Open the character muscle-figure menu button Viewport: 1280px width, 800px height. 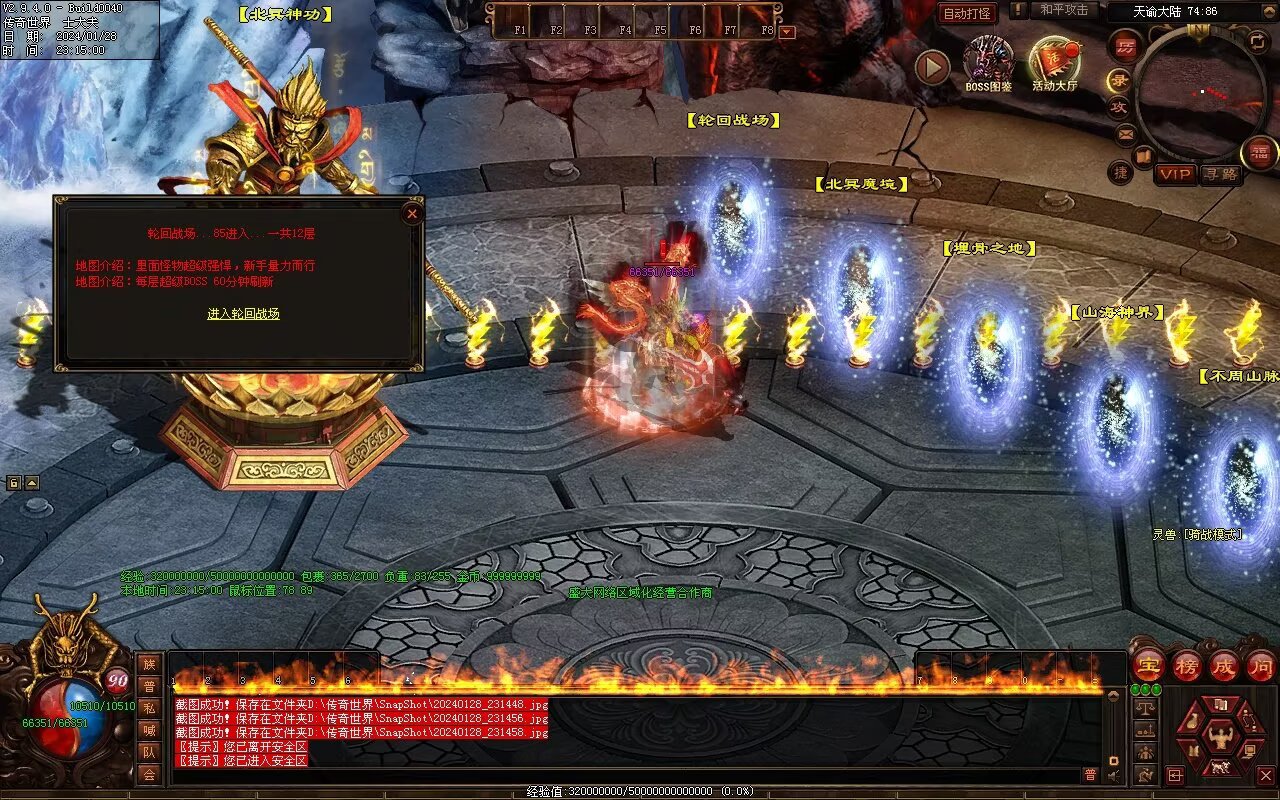tap(1220, 737)
